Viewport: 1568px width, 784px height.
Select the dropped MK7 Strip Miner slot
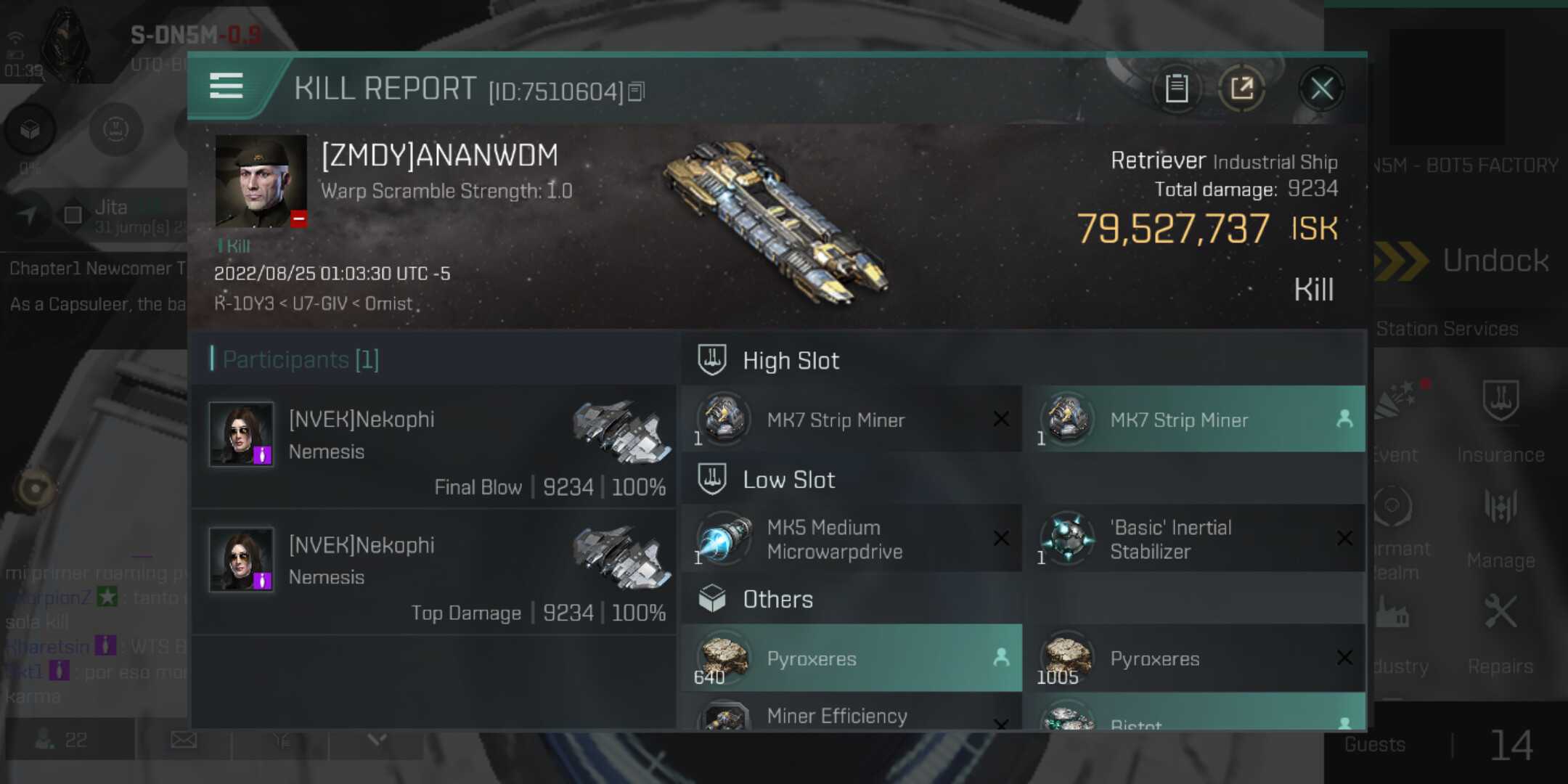(1194, 420)
